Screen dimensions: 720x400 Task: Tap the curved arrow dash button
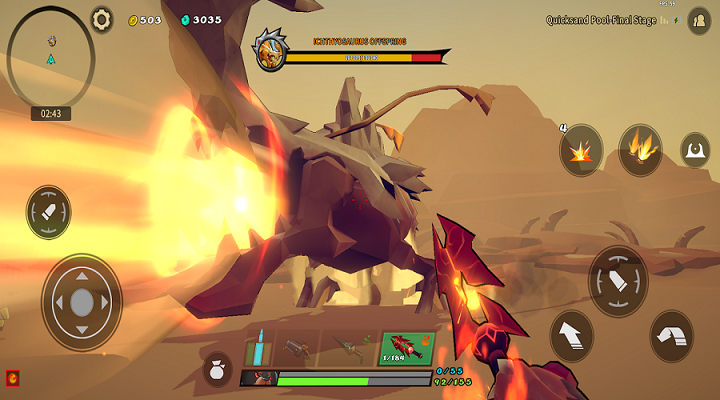click(671, 334)
